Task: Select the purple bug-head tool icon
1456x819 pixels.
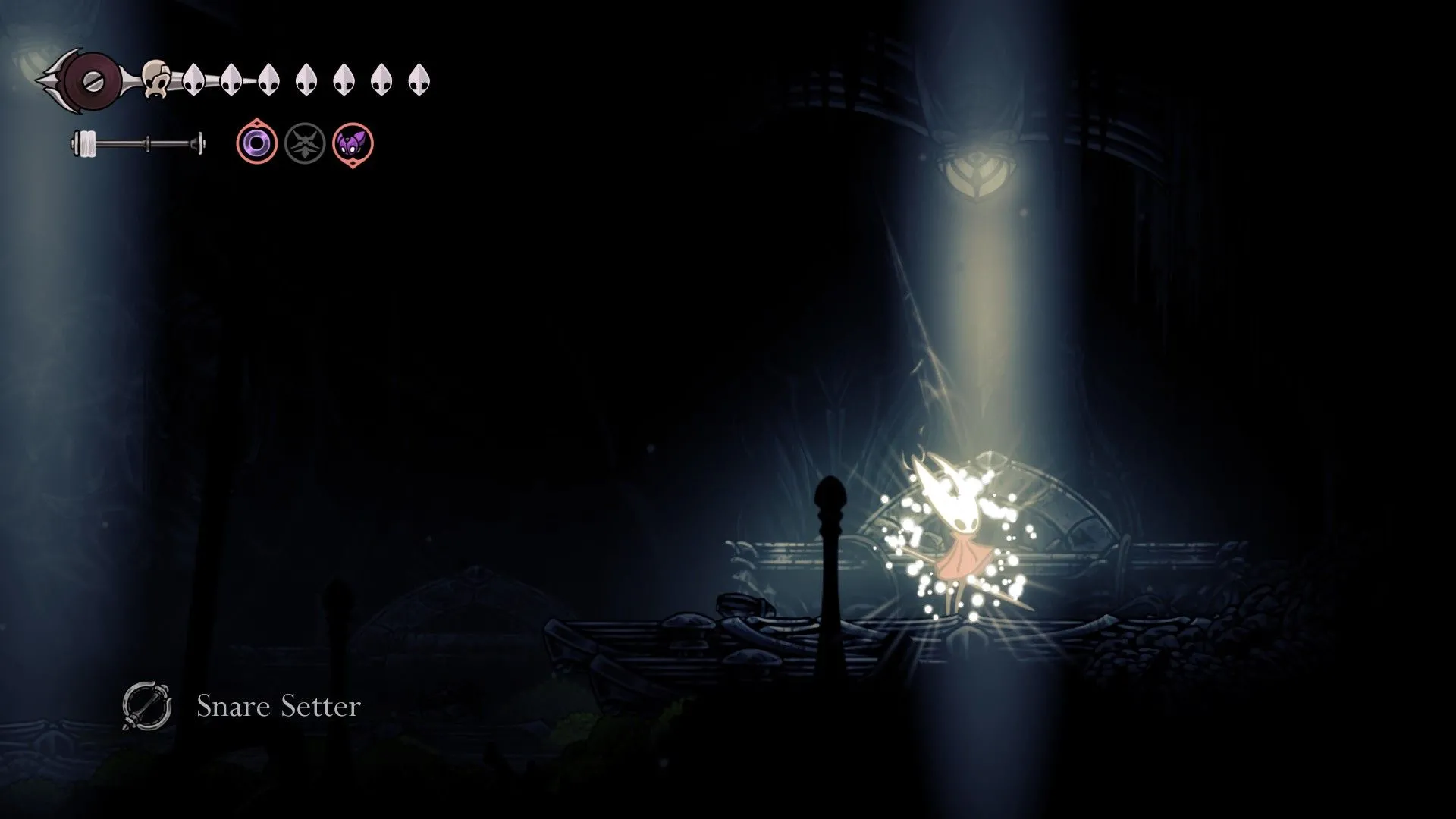Action: (x=353, y=143)
